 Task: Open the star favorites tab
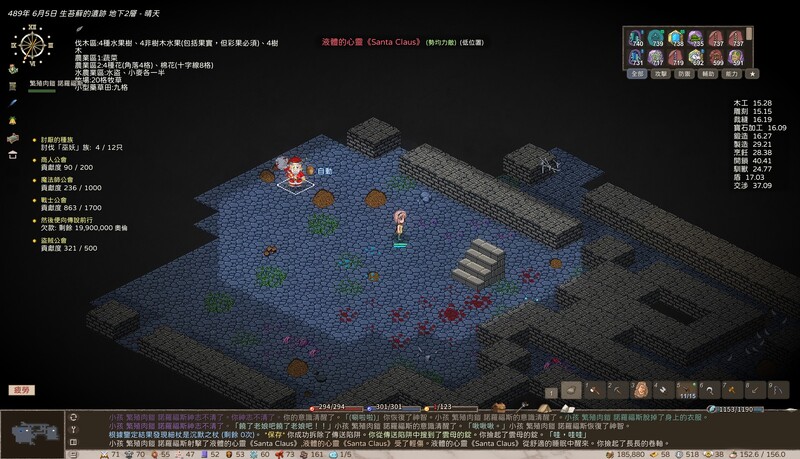point(753,74)
